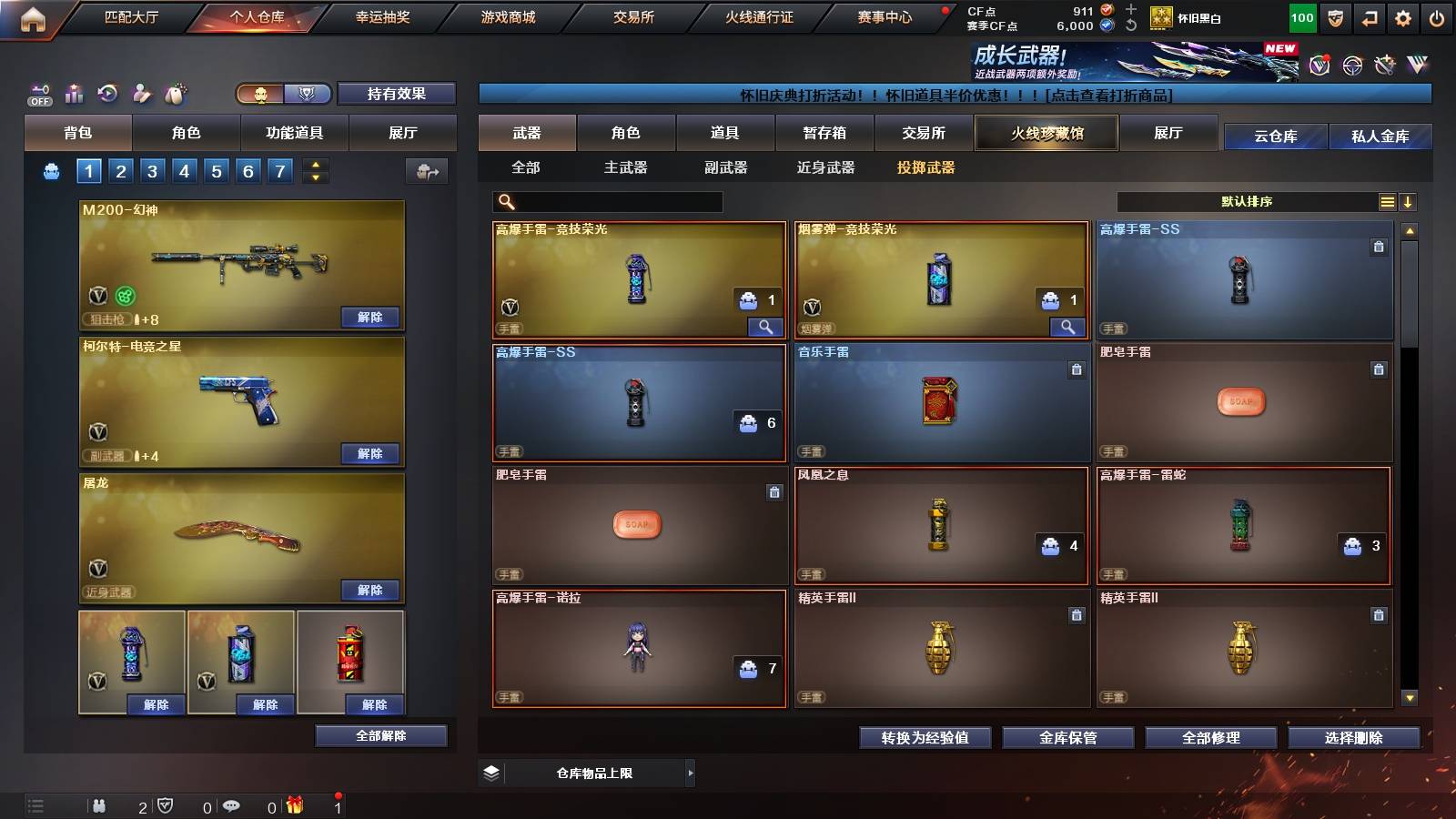The width and height of the screenshot is (1456, 819).
Task: Switch the OFF key switch on
Action: point(38,94)
